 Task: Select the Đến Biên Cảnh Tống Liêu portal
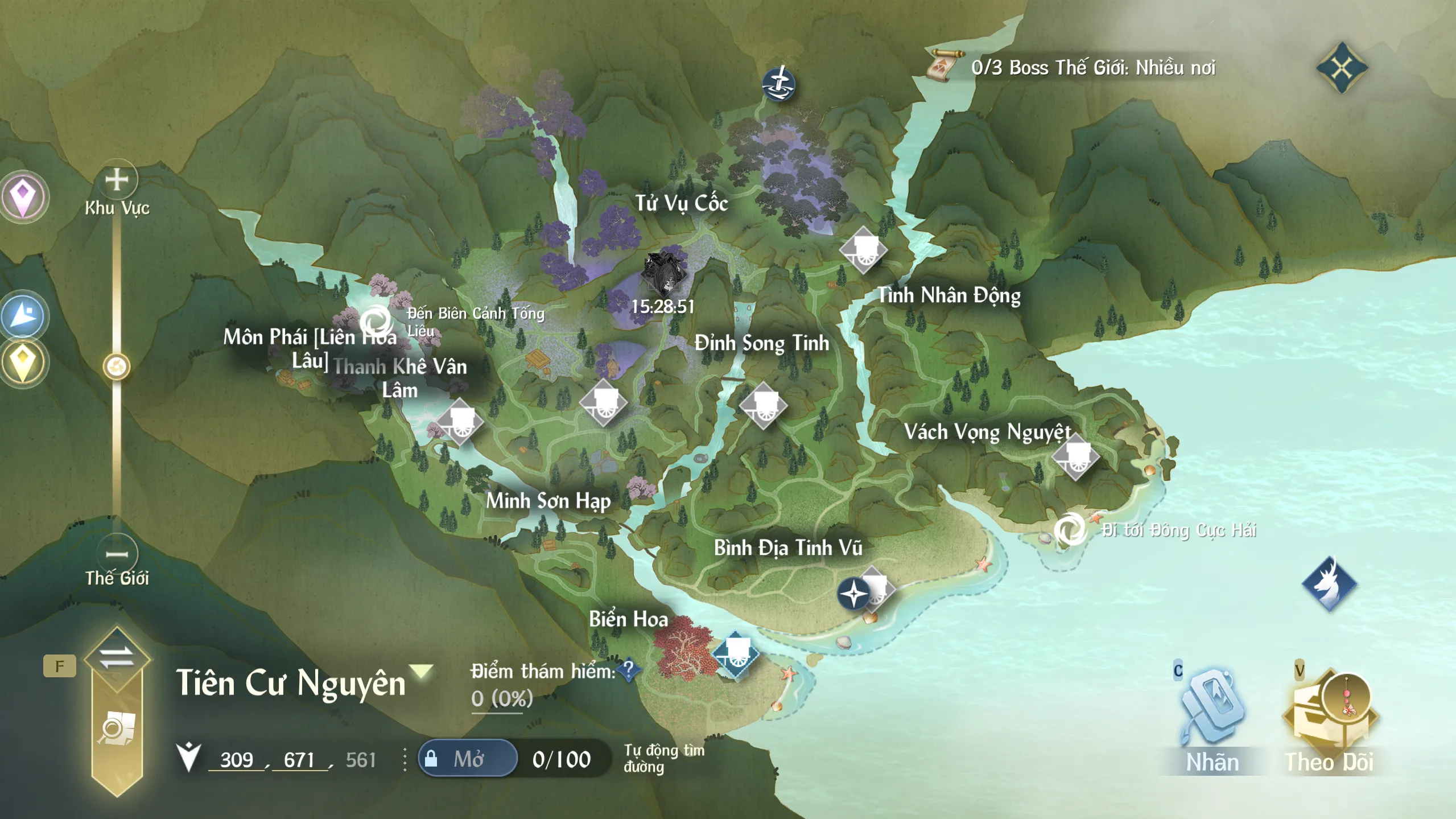click(376, 321)
